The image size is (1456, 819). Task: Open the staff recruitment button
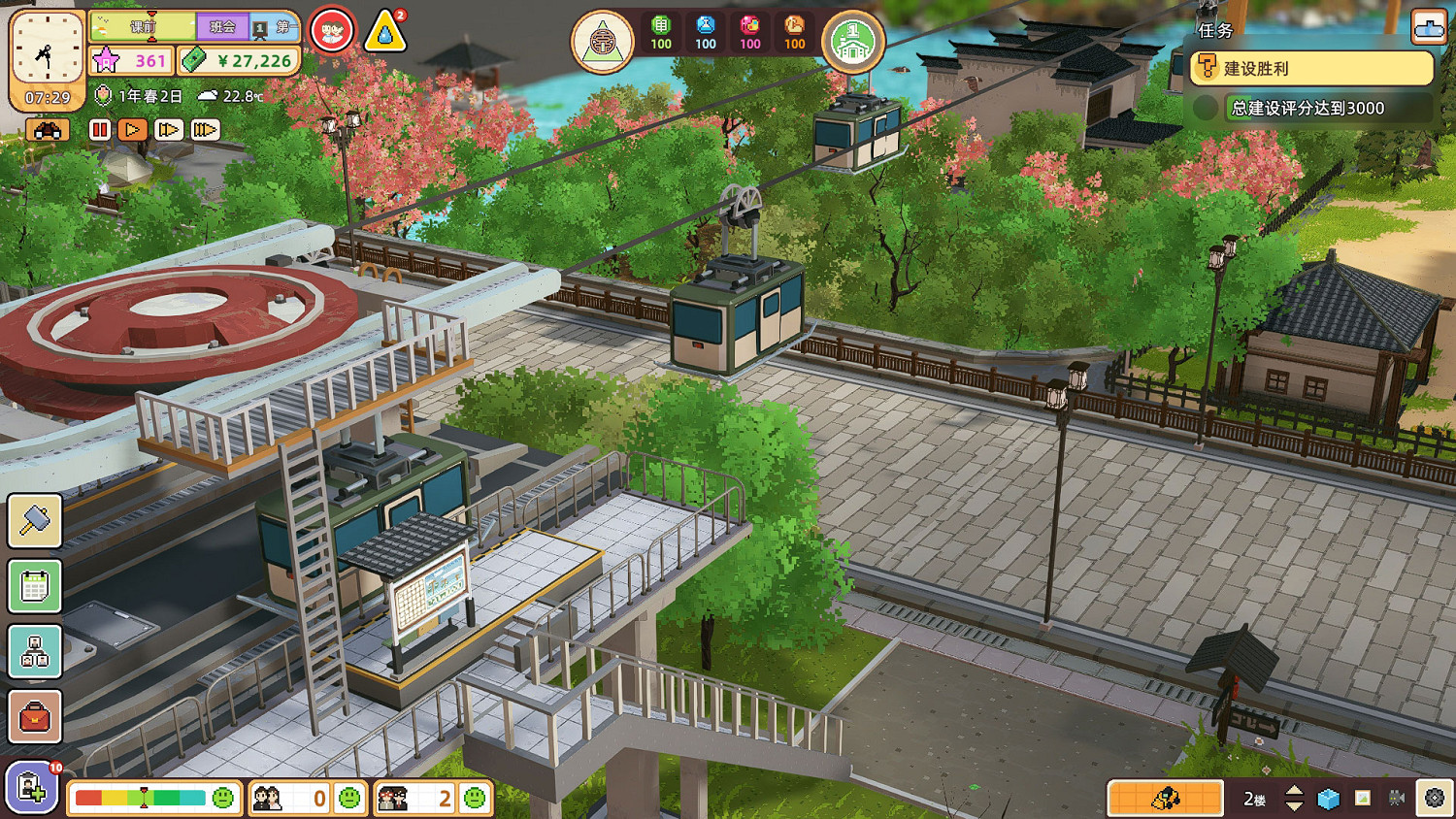[x=31, y=787]
